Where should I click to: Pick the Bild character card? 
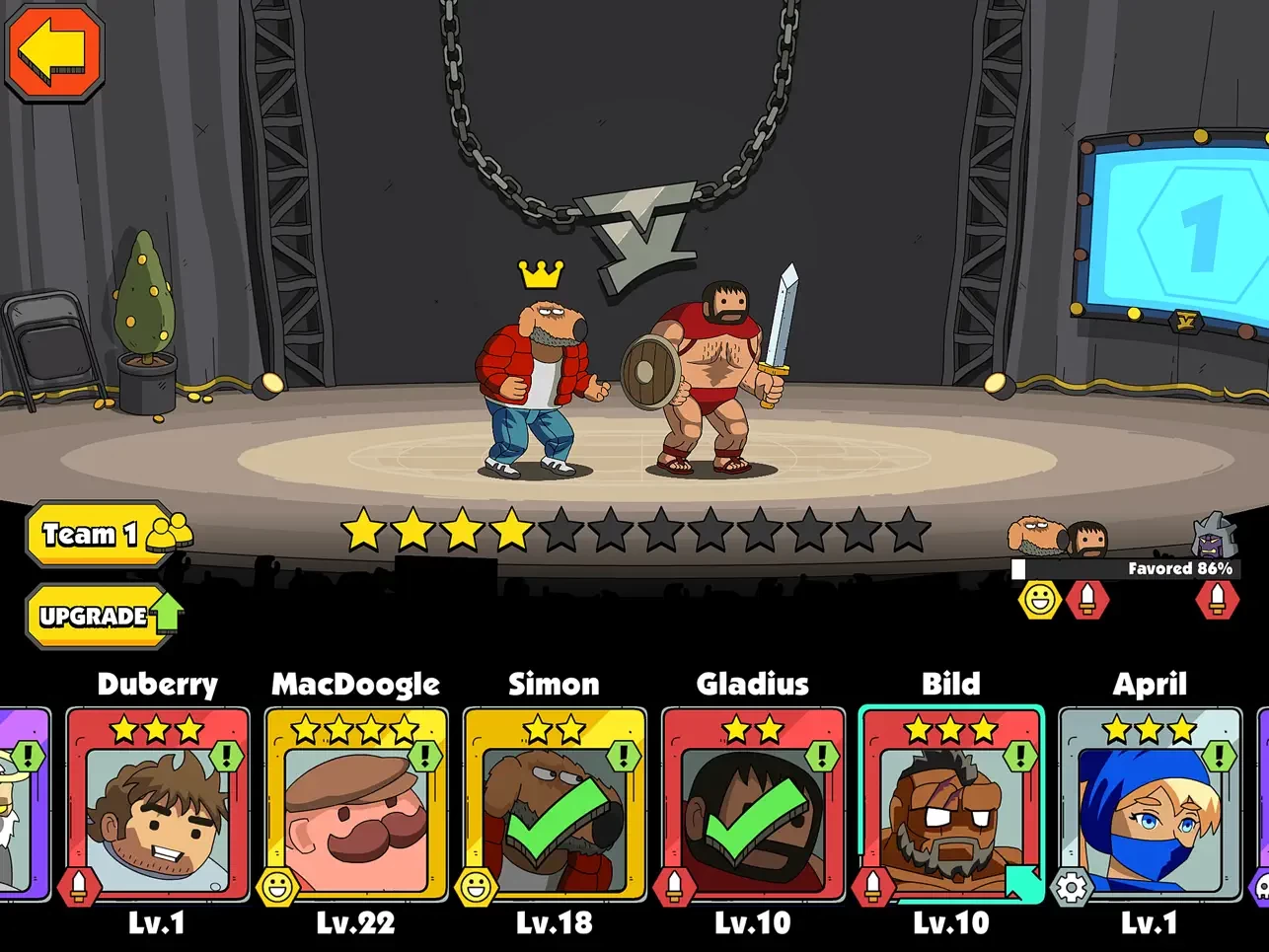pyautogui.click(x=951, y=804)
